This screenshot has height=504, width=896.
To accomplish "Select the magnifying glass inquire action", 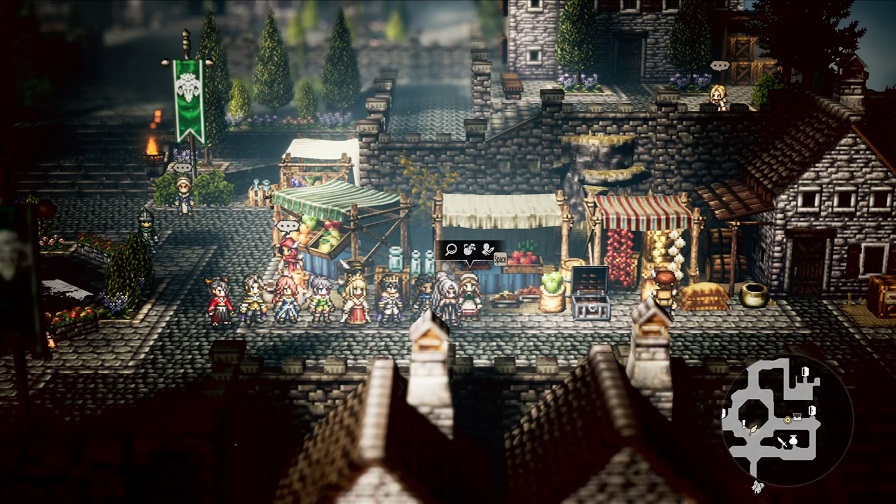I will click(x=451, y=250).
